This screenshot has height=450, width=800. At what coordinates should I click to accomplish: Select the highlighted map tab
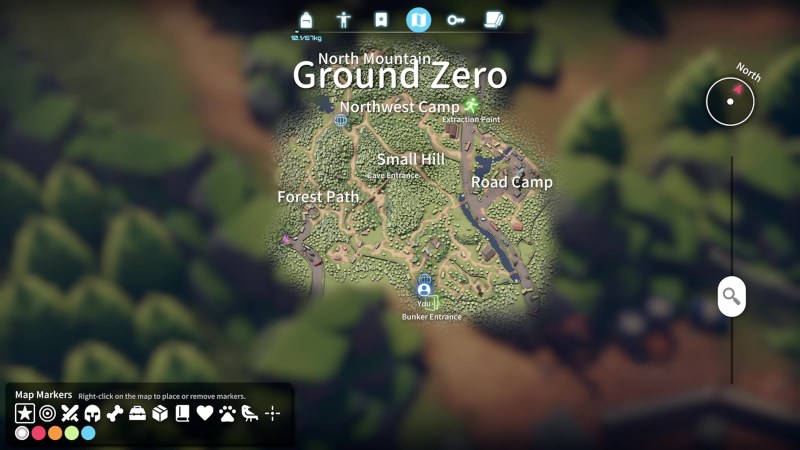(x=418, y=19)
